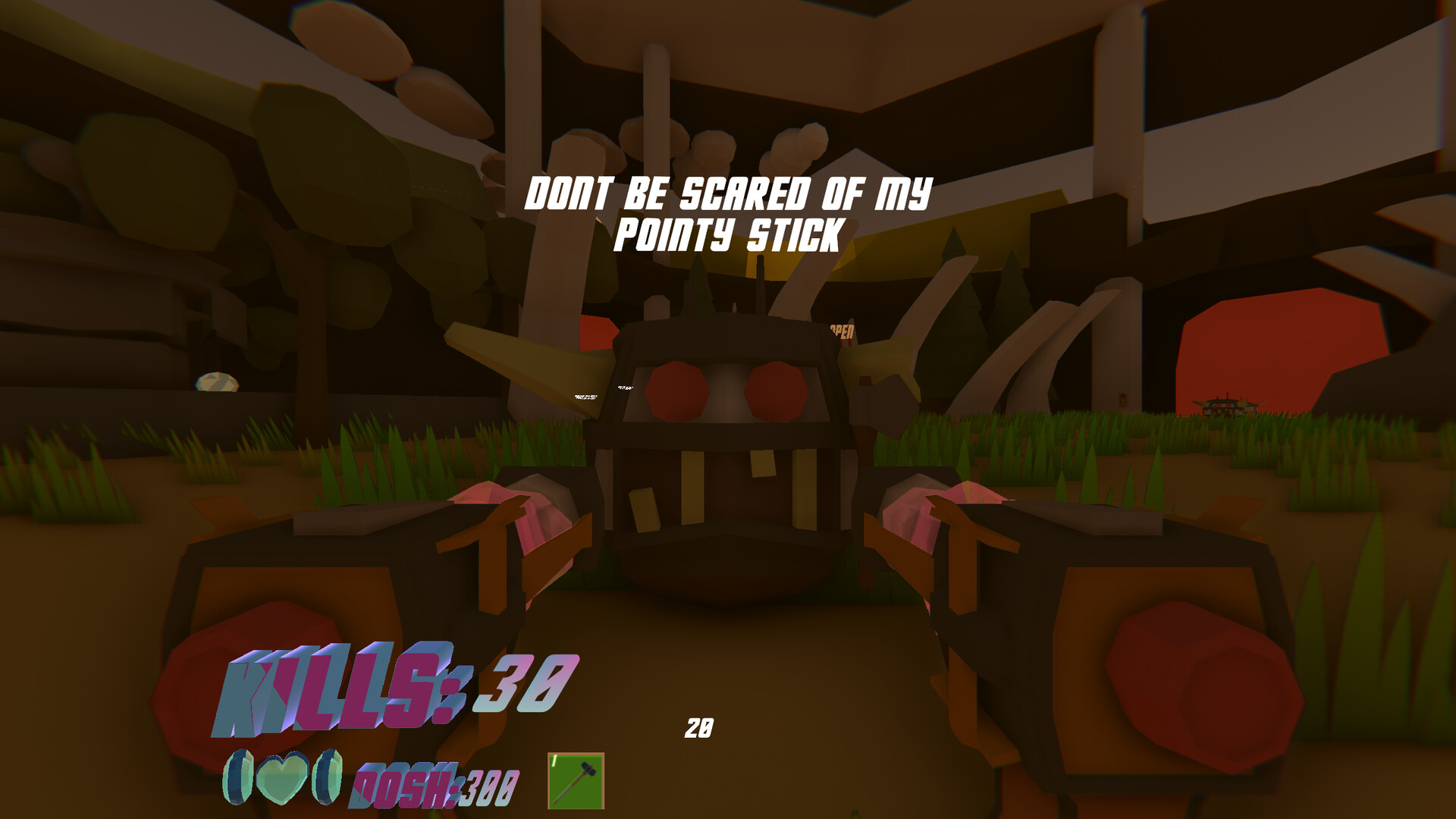The height and width of the screenshot is (819, 1456).
Task: Click the ammo count showing 20
Action: (699, 726)
